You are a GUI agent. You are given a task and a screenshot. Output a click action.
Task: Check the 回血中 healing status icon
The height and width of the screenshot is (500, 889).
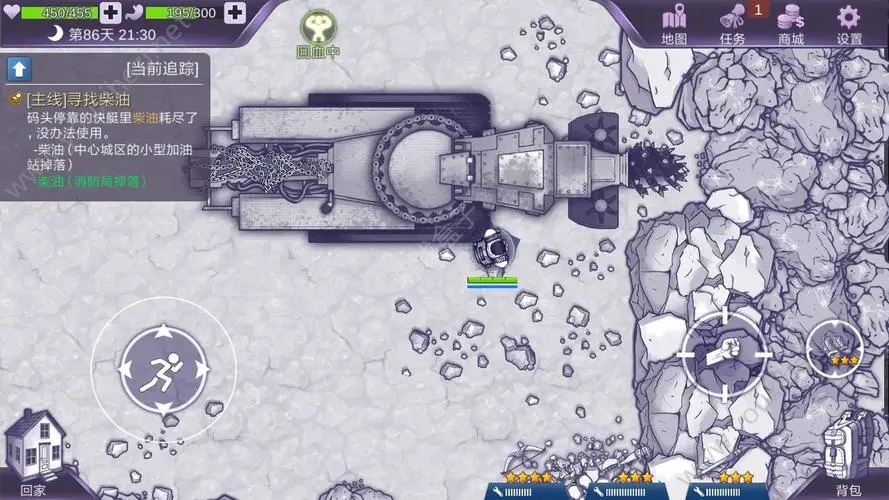click(317, 33)
